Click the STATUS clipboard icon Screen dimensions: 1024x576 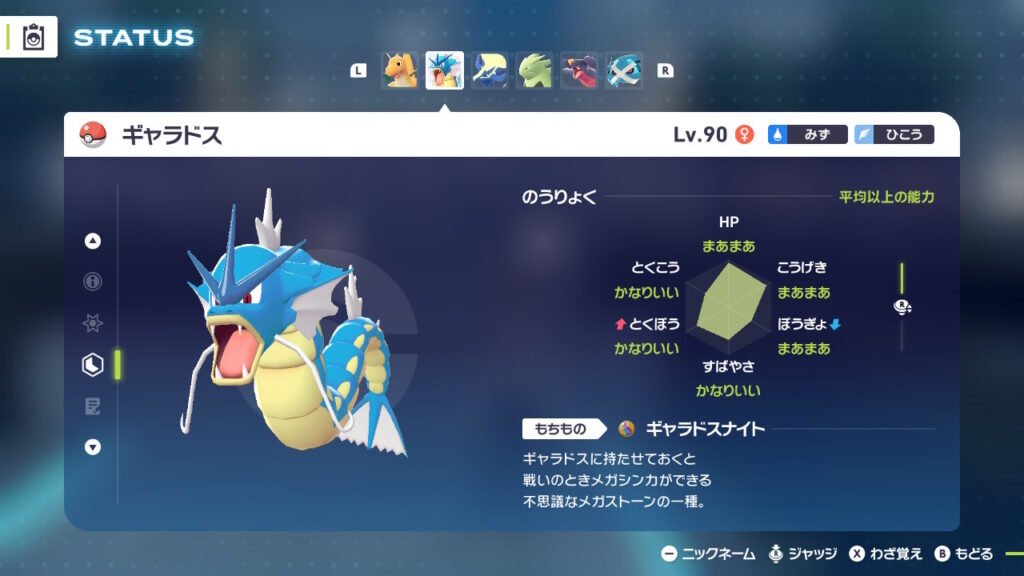[33, 38]
